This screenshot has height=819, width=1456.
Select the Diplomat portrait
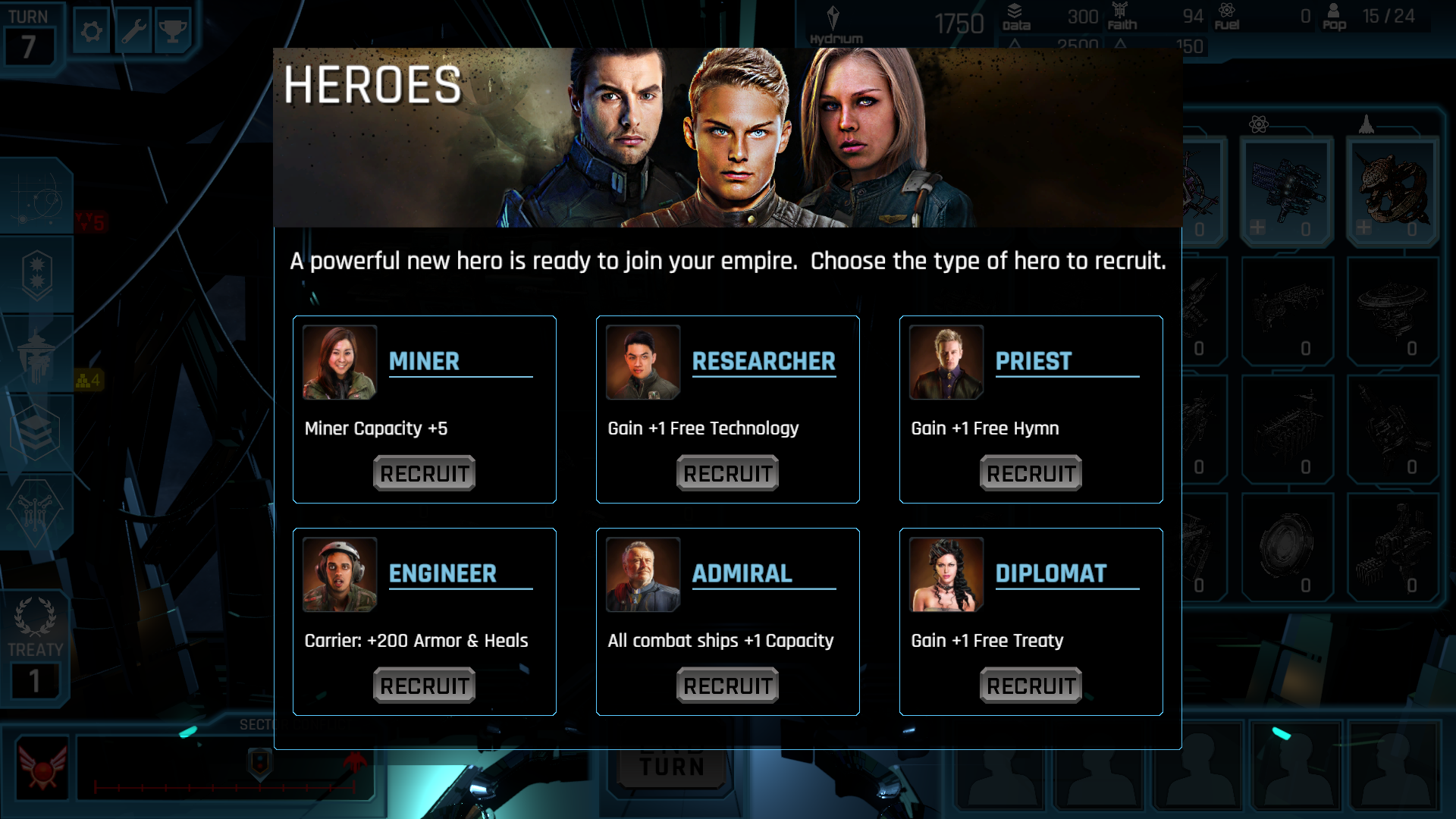(x=946, y=575)
